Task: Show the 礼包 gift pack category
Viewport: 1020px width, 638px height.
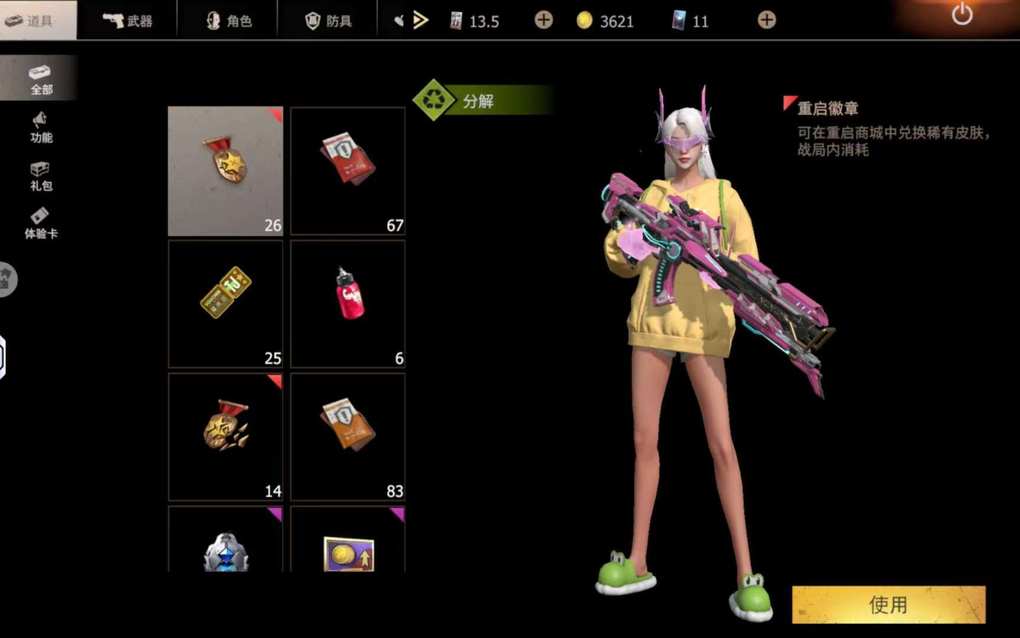Action: 40,176
